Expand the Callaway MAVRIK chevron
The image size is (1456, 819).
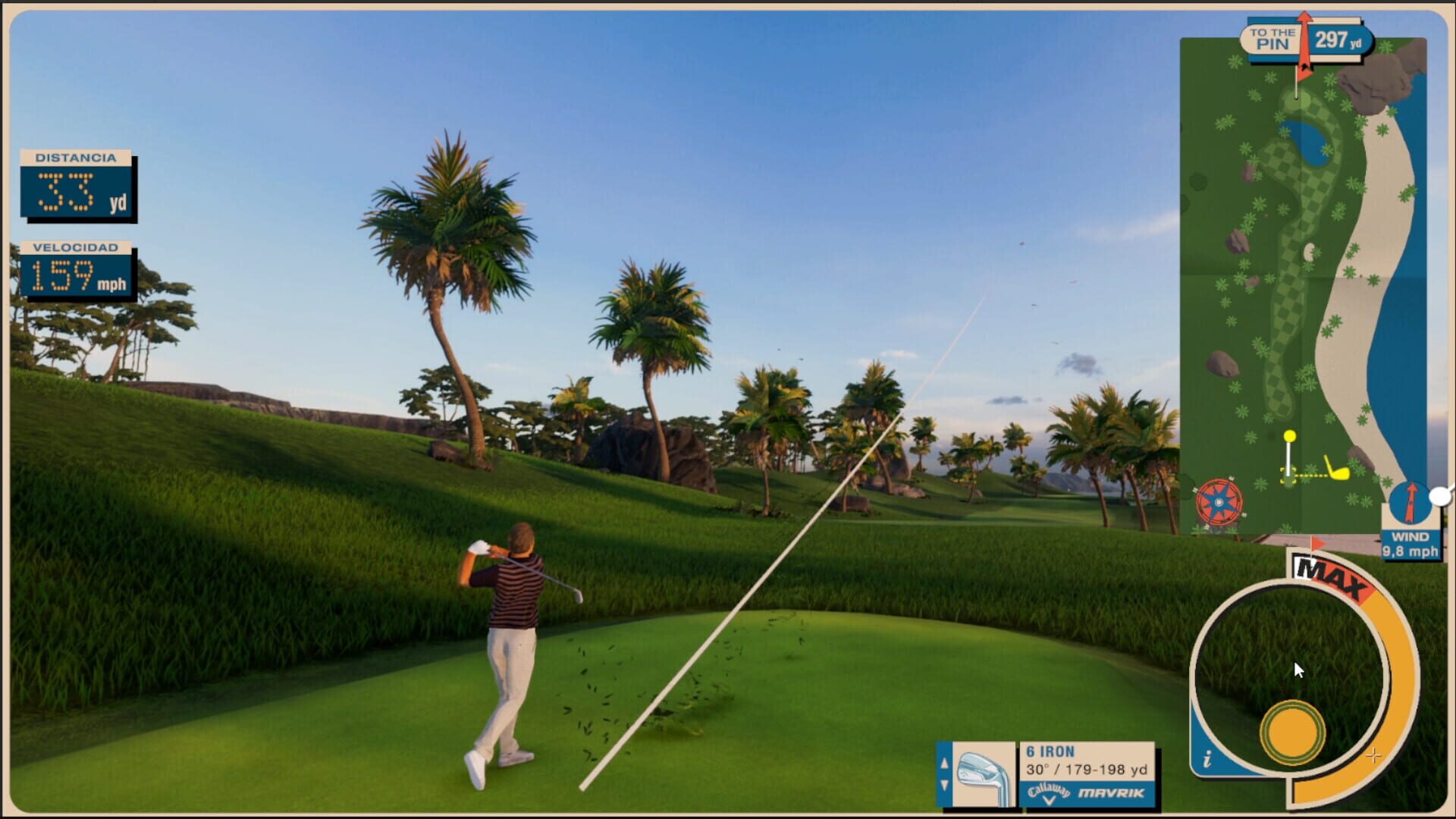[1050, 799]
